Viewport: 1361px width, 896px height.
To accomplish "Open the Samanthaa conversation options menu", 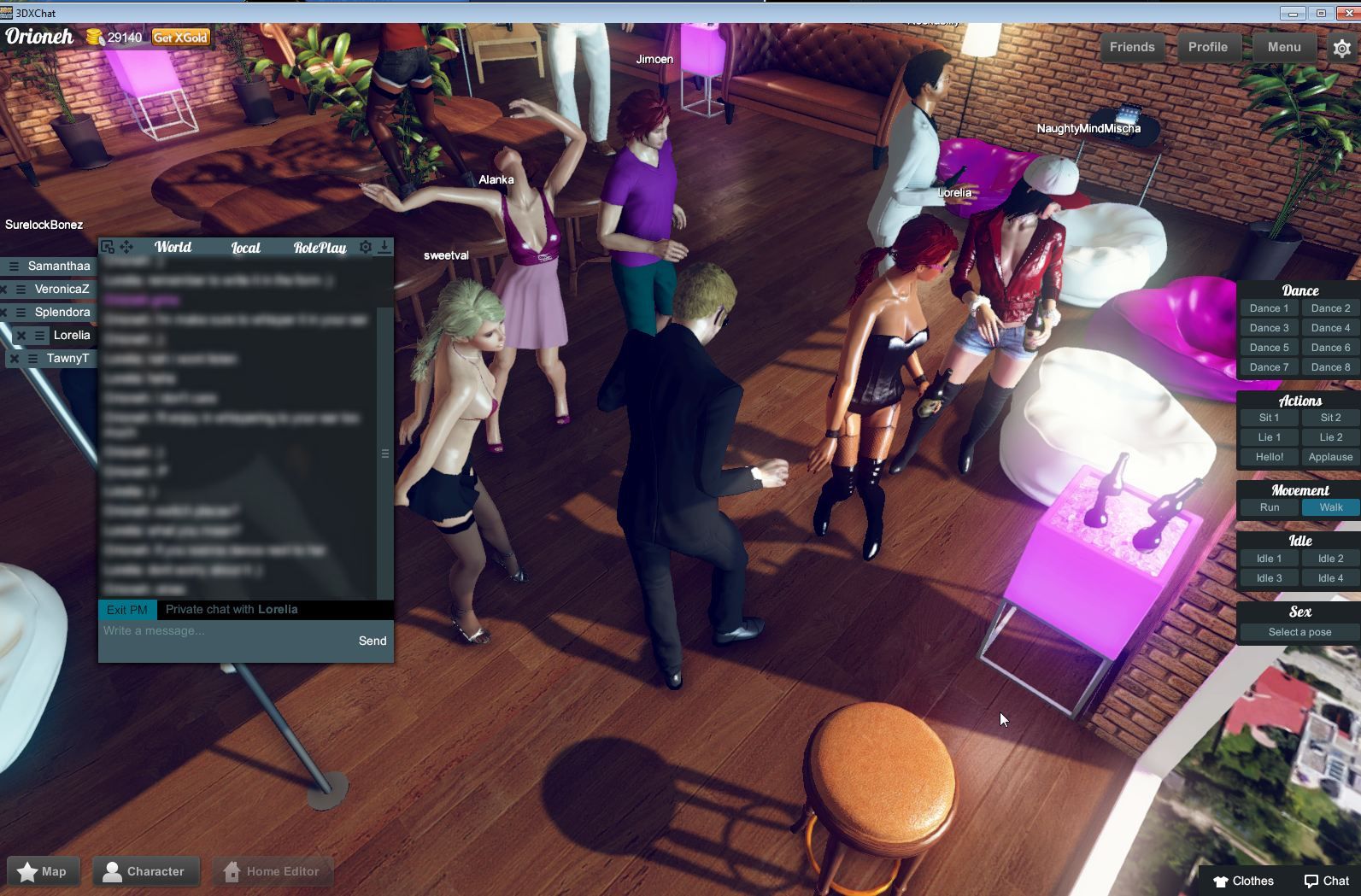I will [x=15, y=266].
